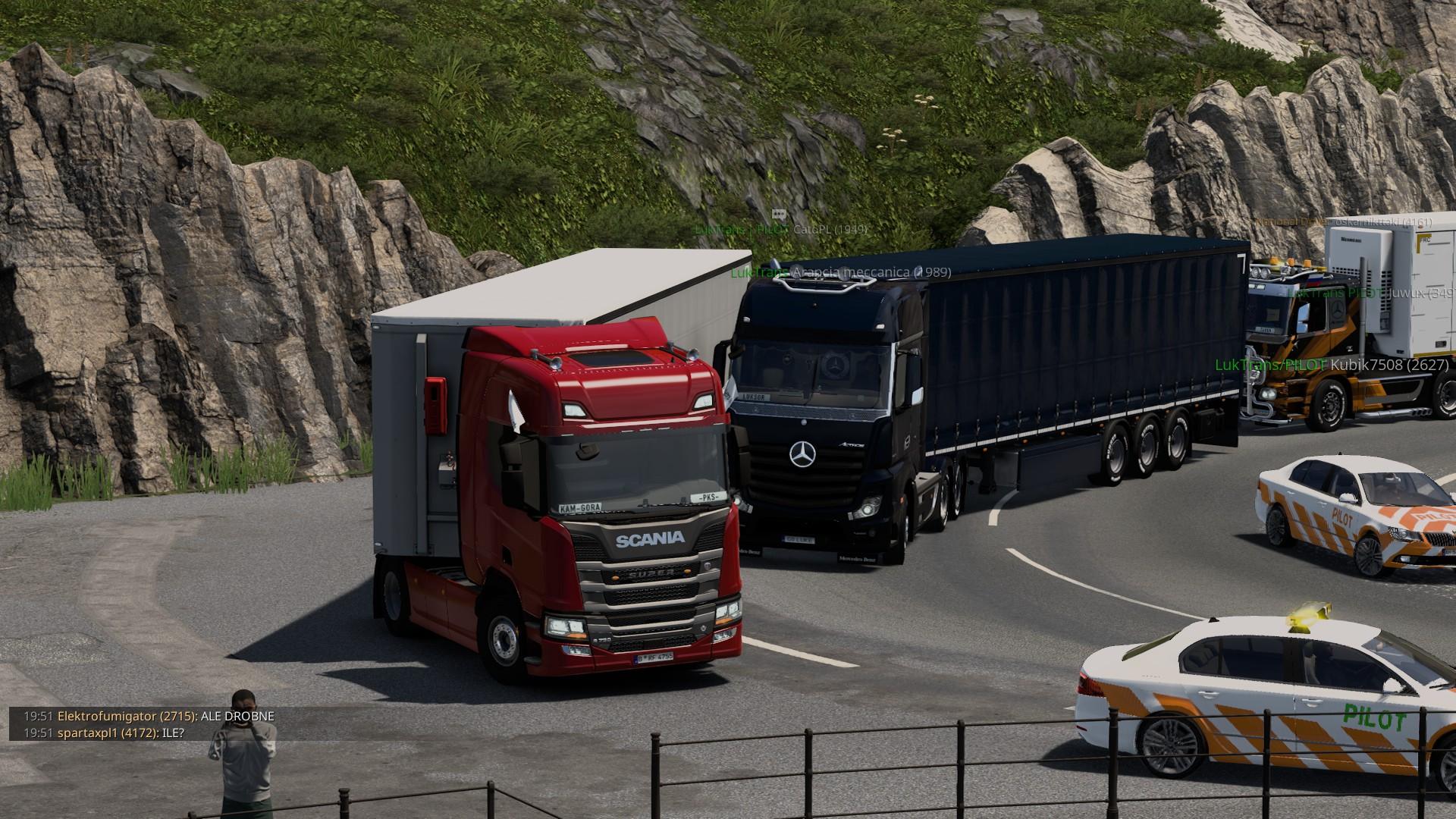Select Elektrofumigator's chat message "ALE DROBNE"
The width and height of the screenshot is (1456, 819).
click(x=237, y=716)
